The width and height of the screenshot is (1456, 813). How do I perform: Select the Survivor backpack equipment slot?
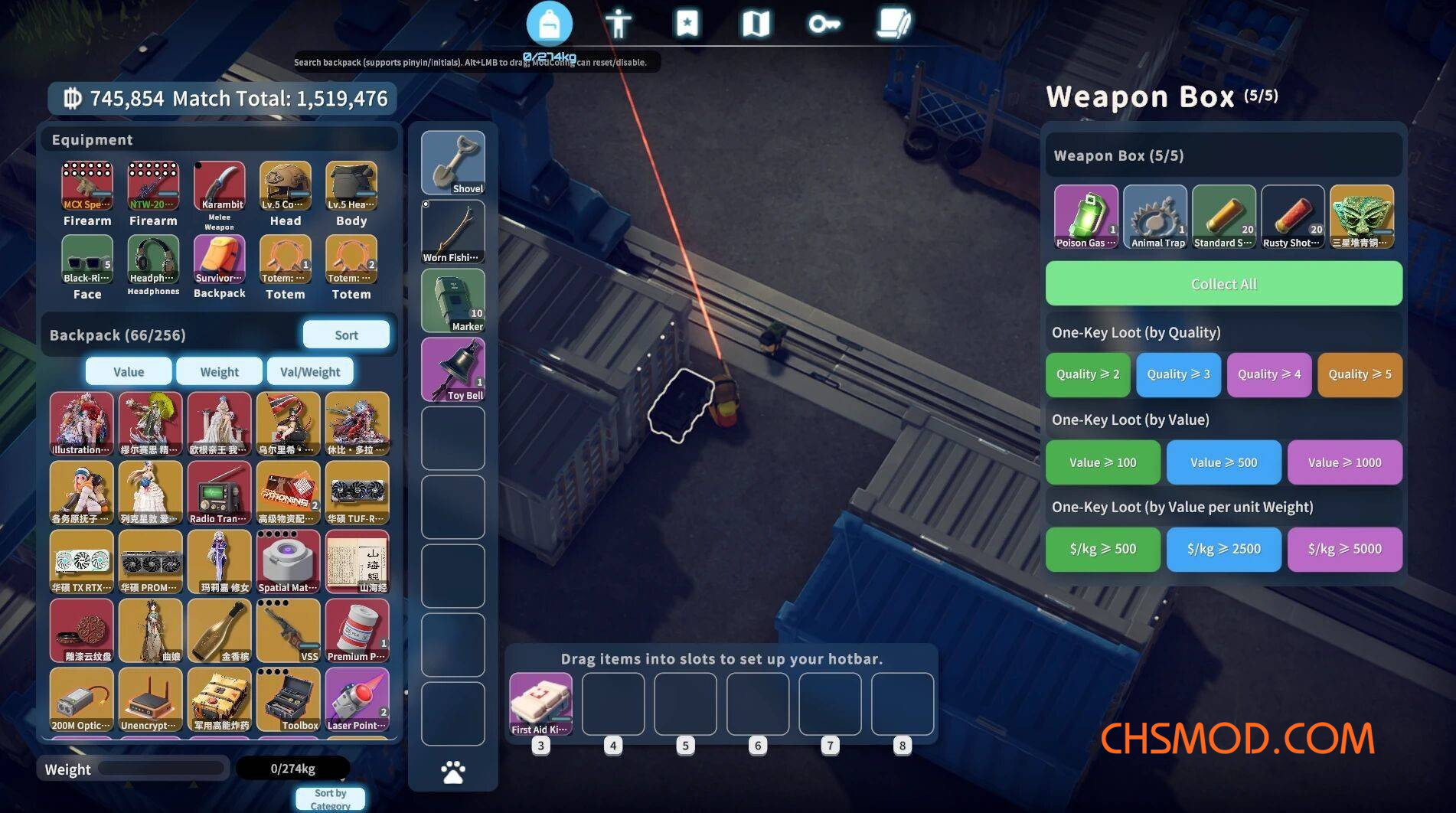point(220,260)
